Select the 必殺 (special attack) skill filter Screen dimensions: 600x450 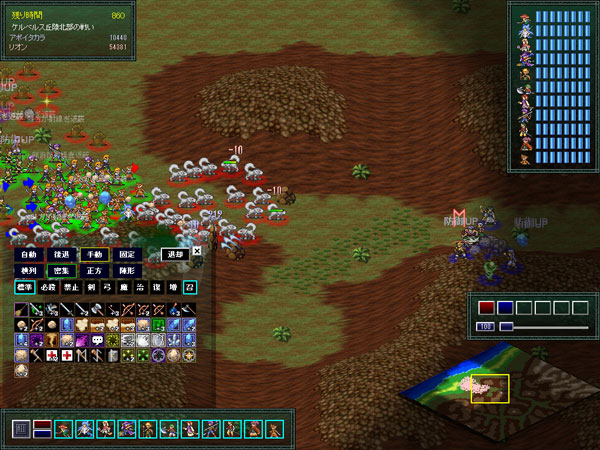point(46,287)
